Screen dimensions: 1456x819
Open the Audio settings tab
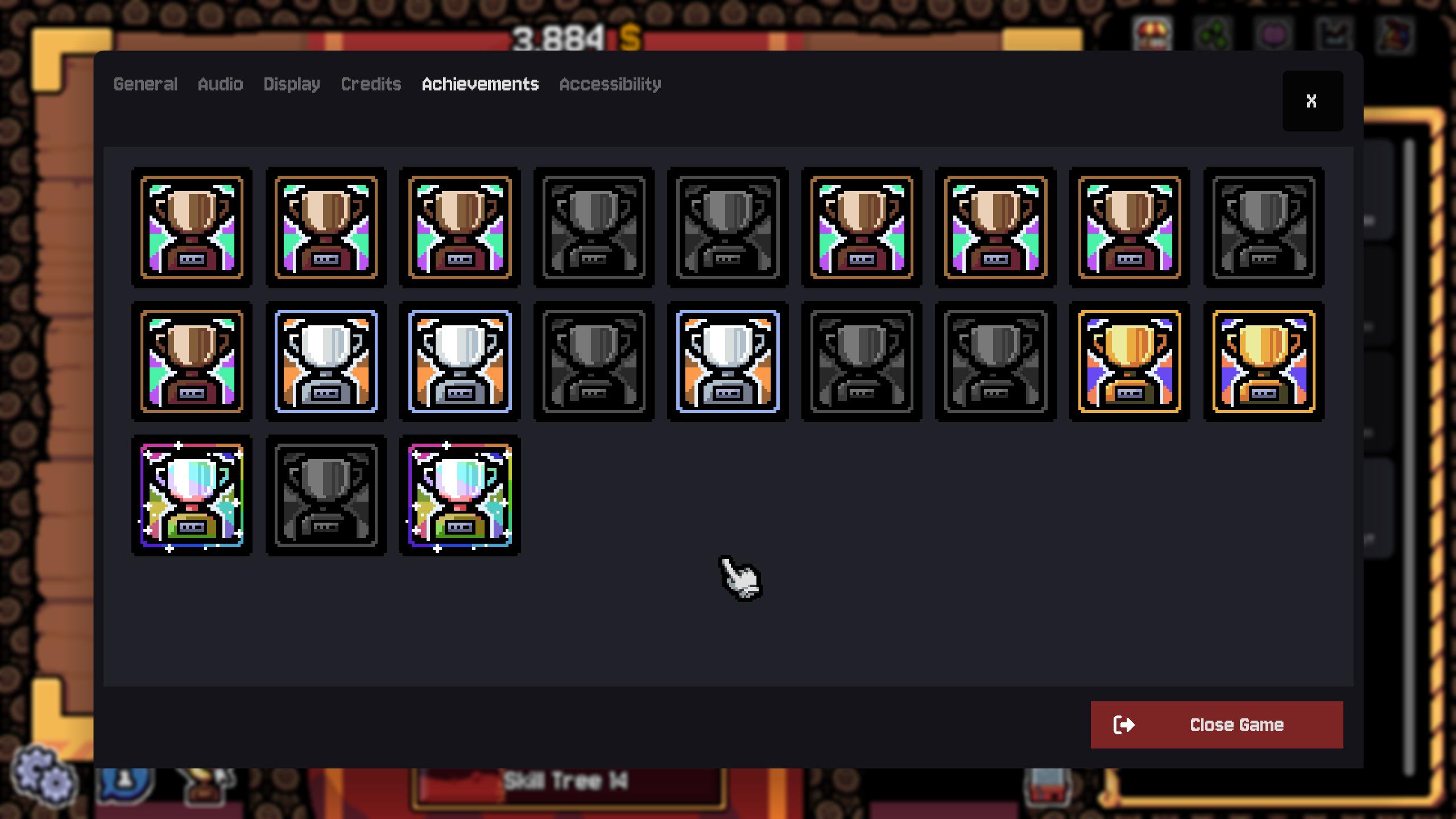click(221, 84)
